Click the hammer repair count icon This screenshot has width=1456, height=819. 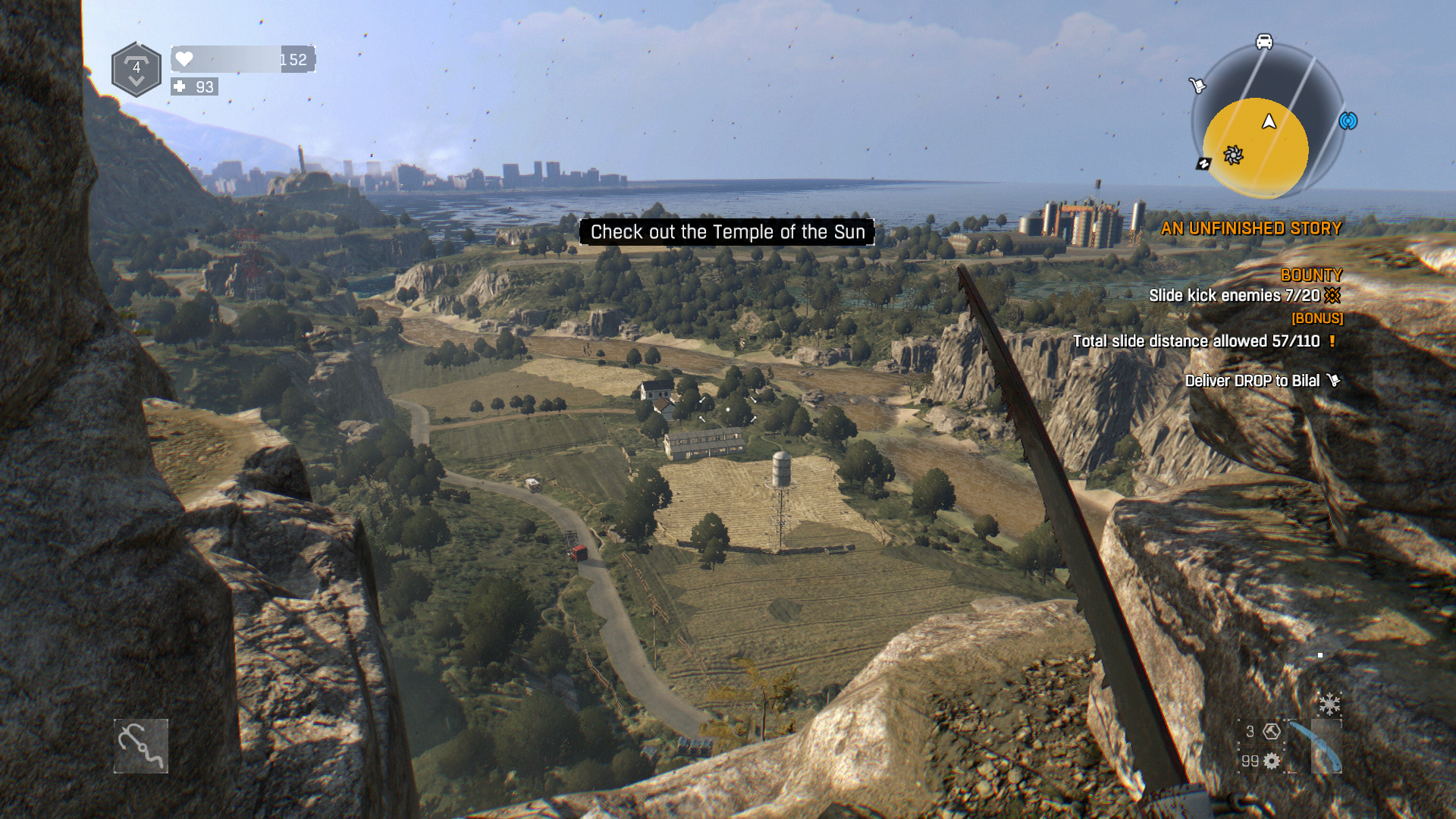click(x=1272, y=731)
